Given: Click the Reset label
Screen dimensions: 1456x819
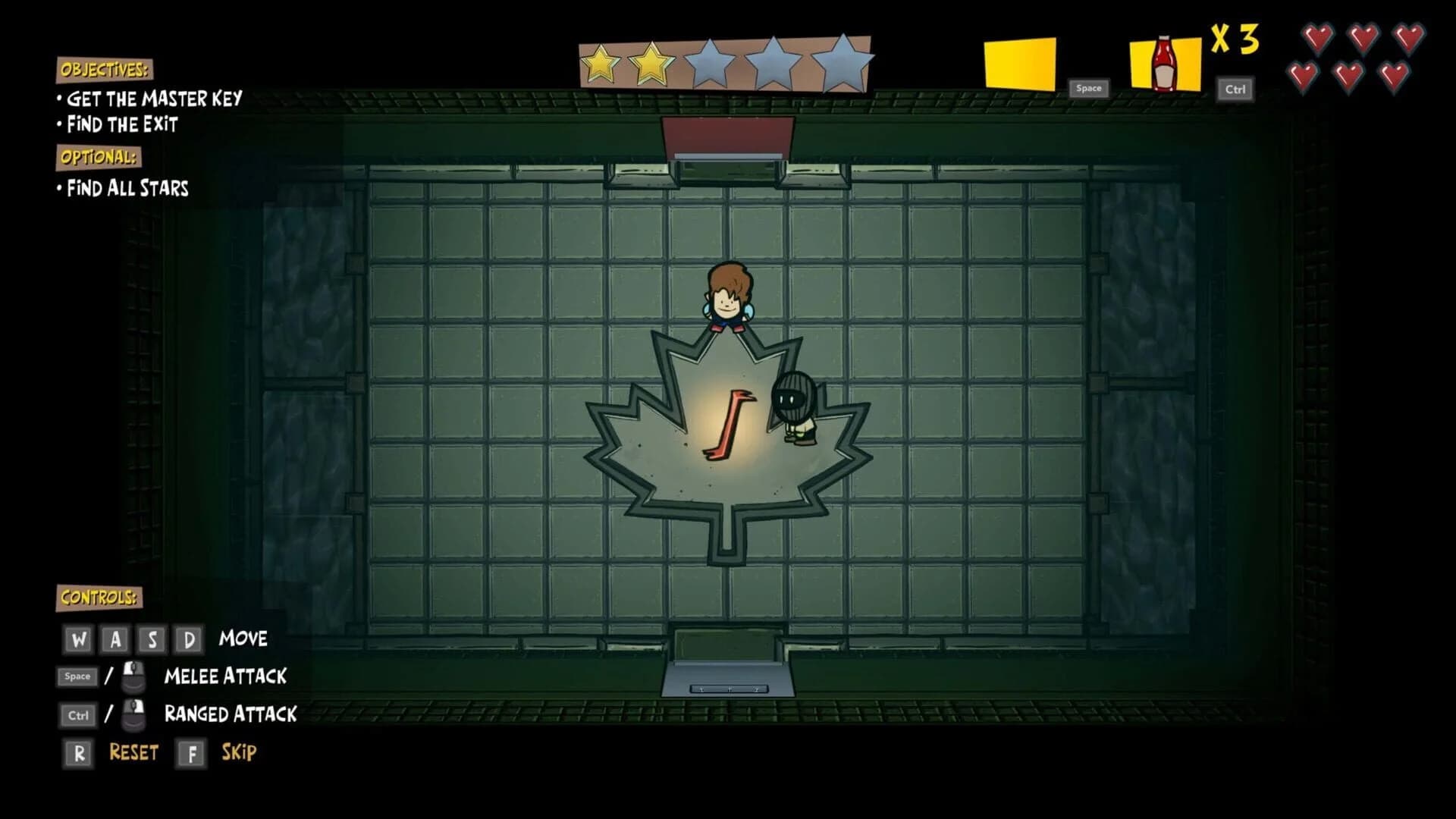Looking at the screenshot, I should pyautogui.click(x=133, y=753).
